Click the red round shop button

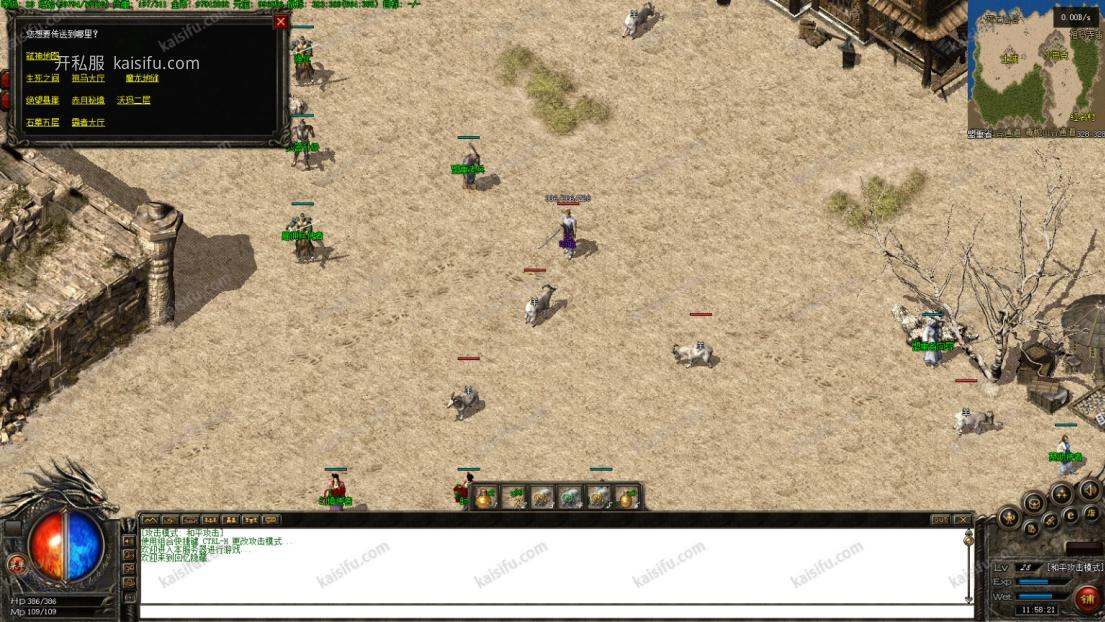pyautogui.click(x=1087, y=598)
